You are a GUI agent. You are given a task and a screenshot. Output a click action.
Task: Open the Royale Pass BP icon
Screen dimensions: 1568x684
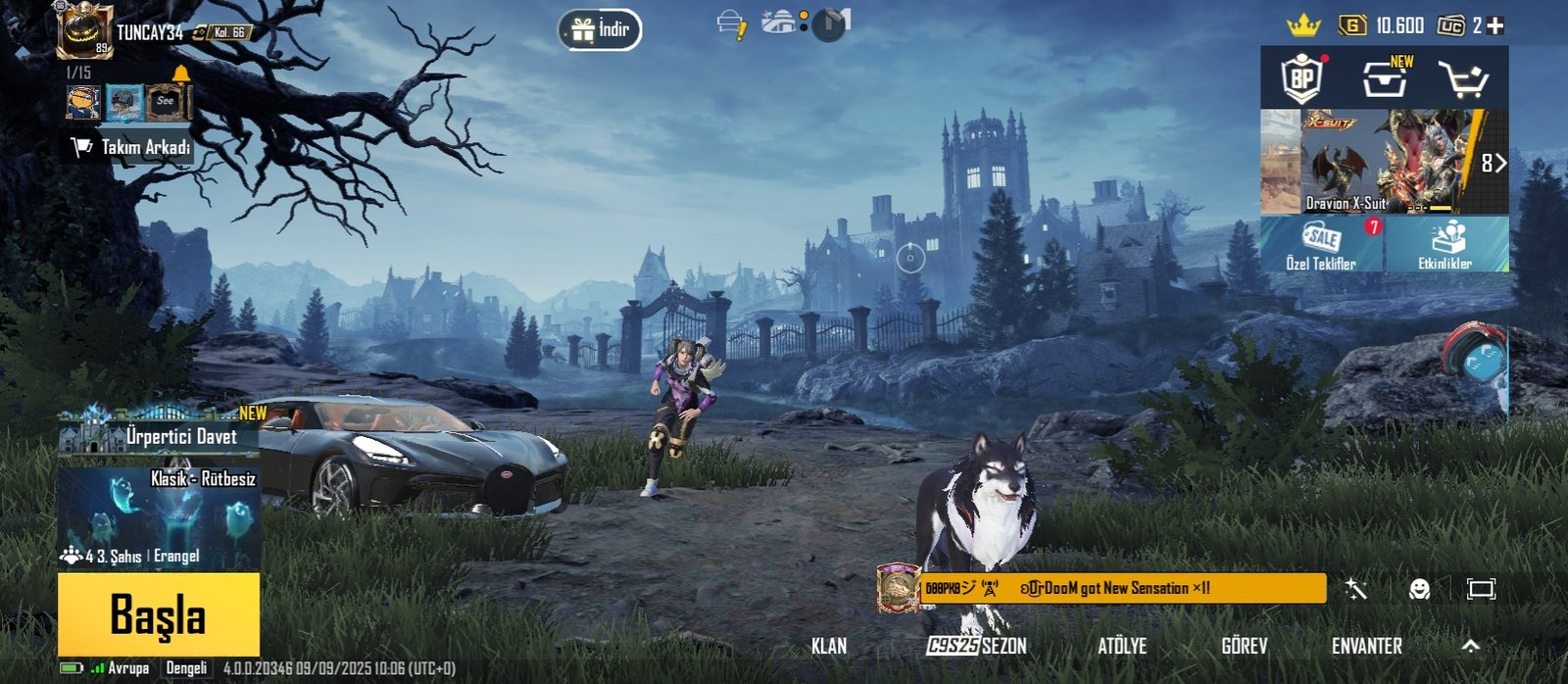coord(1302,78)
